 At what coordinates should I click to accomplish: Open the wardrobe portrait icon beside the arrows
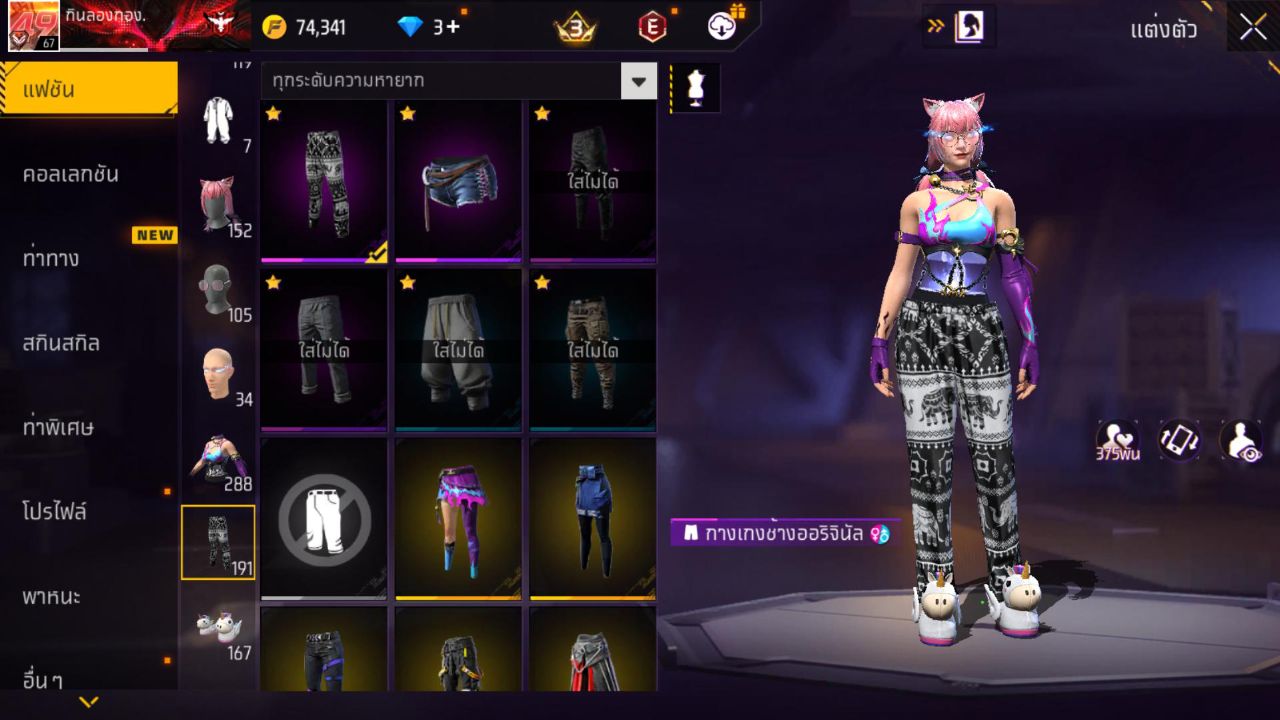pyautogui.click(x=972, y=27)
